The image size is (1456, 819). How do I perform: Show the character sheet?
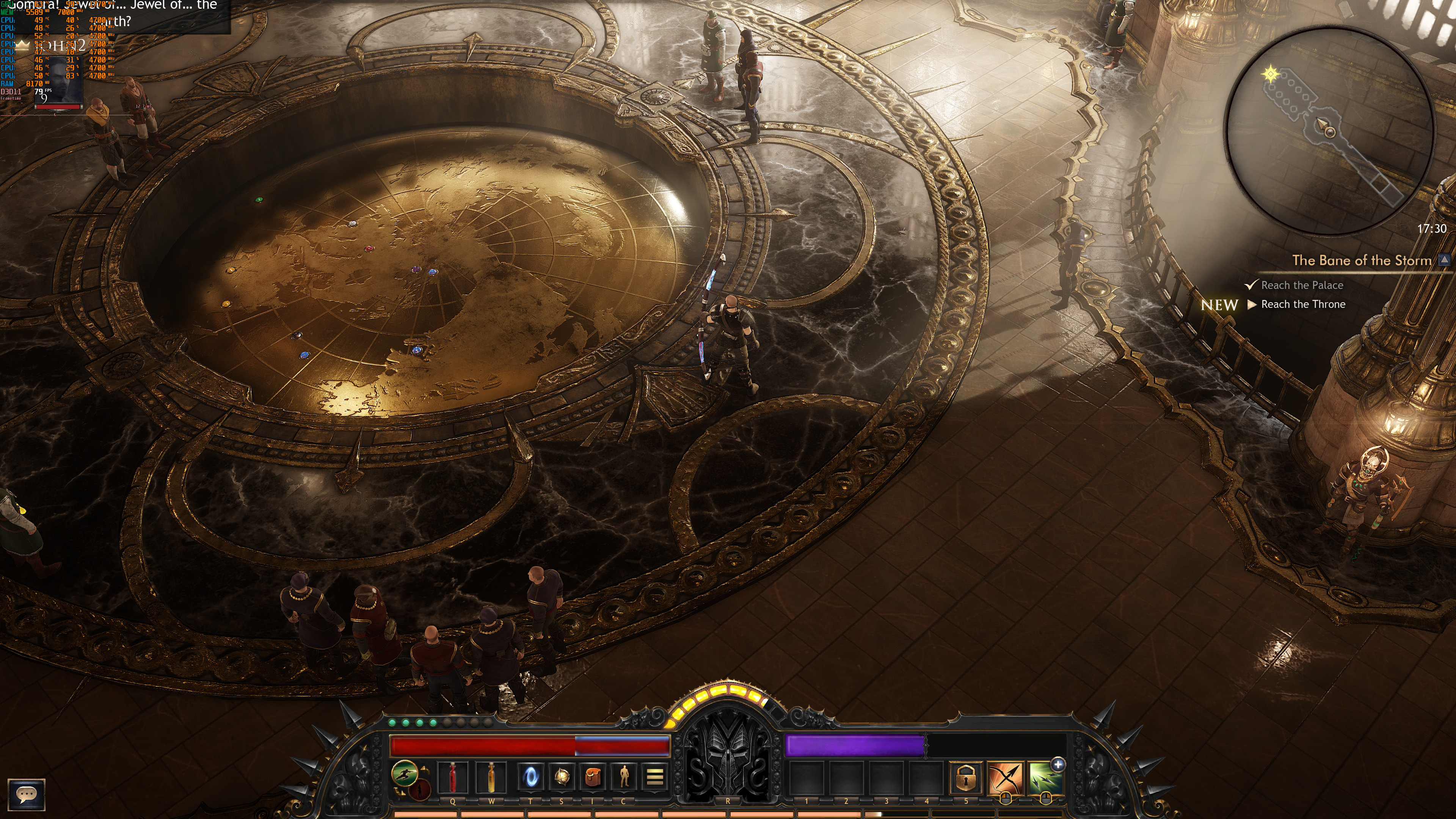point(623,777)
